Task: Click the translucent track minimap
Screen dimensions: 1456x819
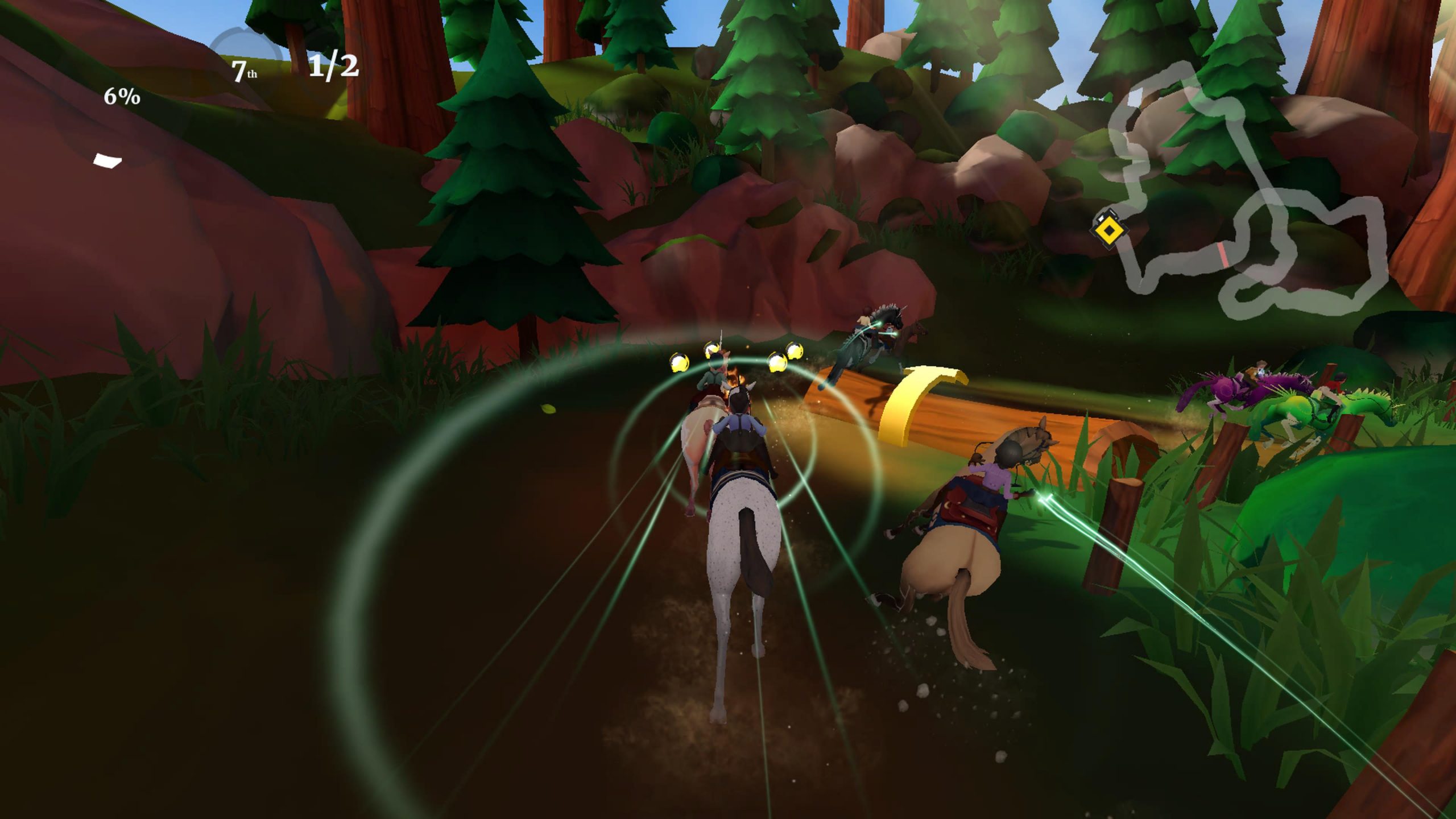Action: 1246,193
